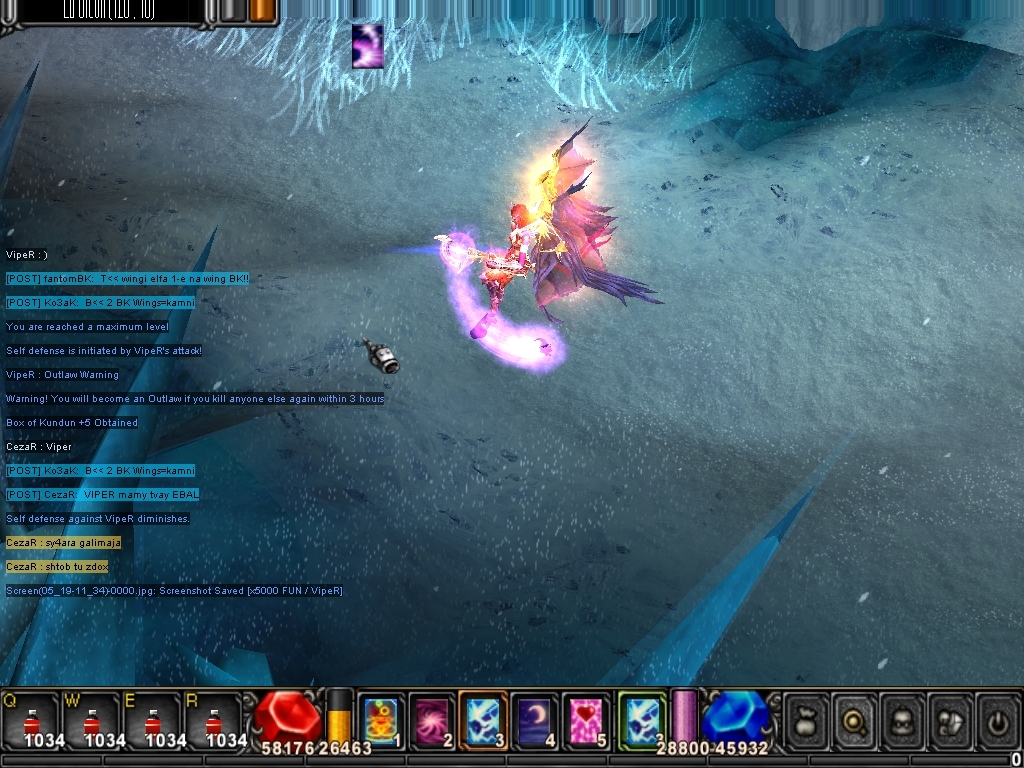Click the gray button in top bar
Screen dimensions: 1024x768
coord(232,11)
